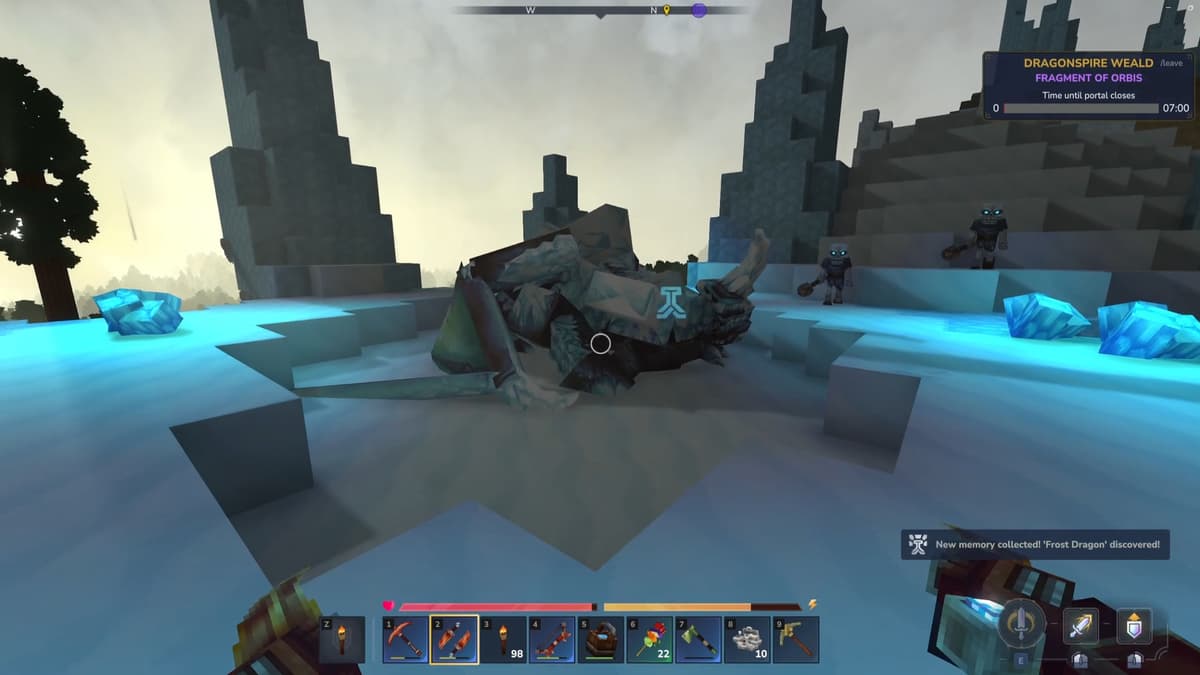Click the shield guard ability icon

[x=1133, y=626]
